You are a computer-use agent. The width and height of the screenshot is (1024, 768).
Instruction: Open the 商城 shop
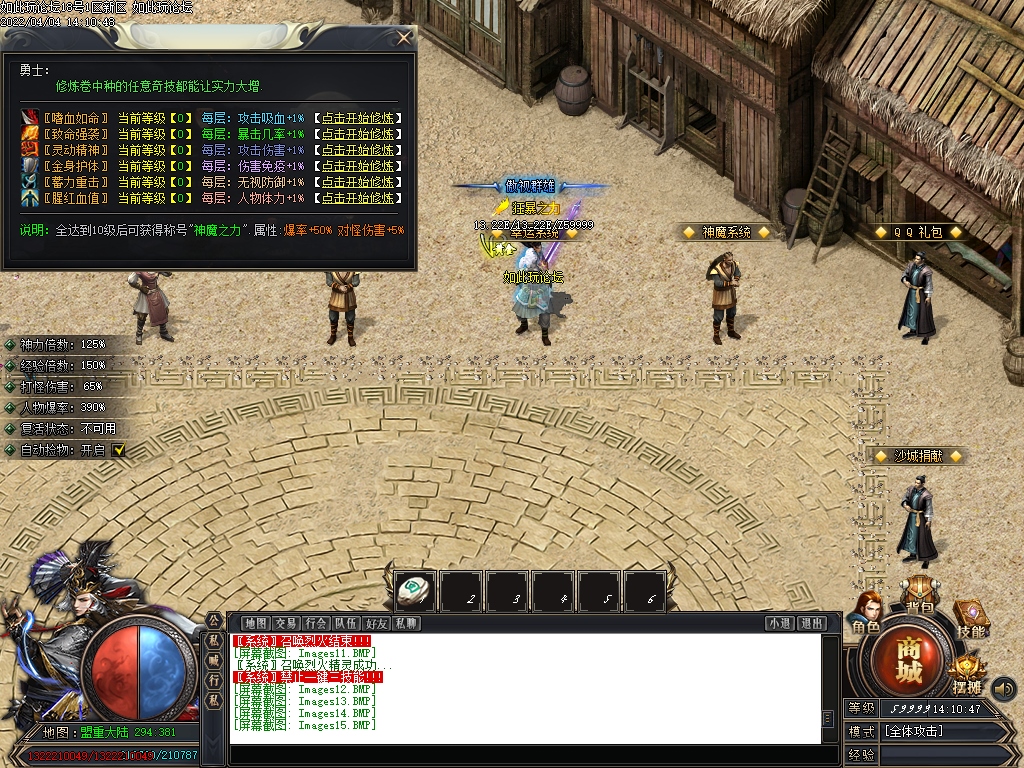pos(908,660)
